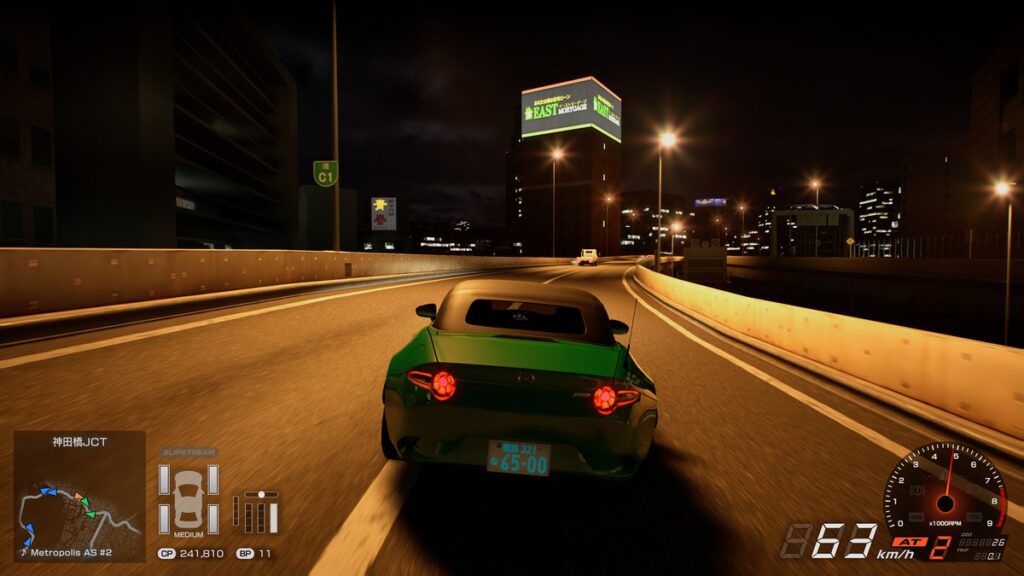Click the tachometer gauge dial
The height and width of the screenshot is (576, 1024).
945,492
